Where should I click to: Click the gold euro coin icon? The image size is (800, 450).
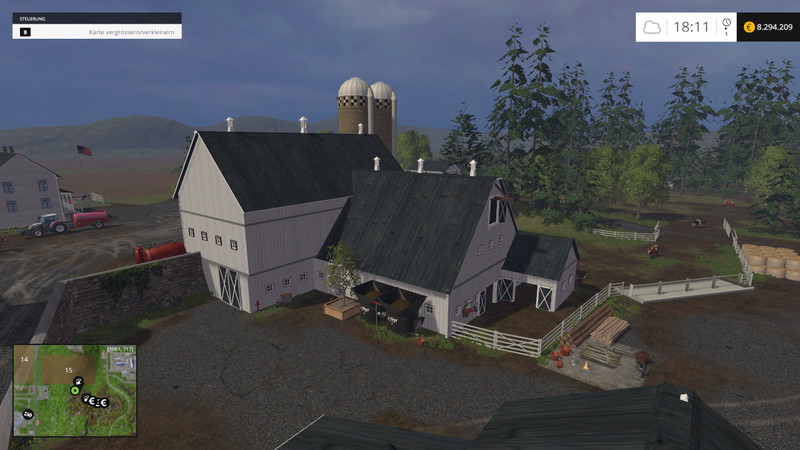749,27
